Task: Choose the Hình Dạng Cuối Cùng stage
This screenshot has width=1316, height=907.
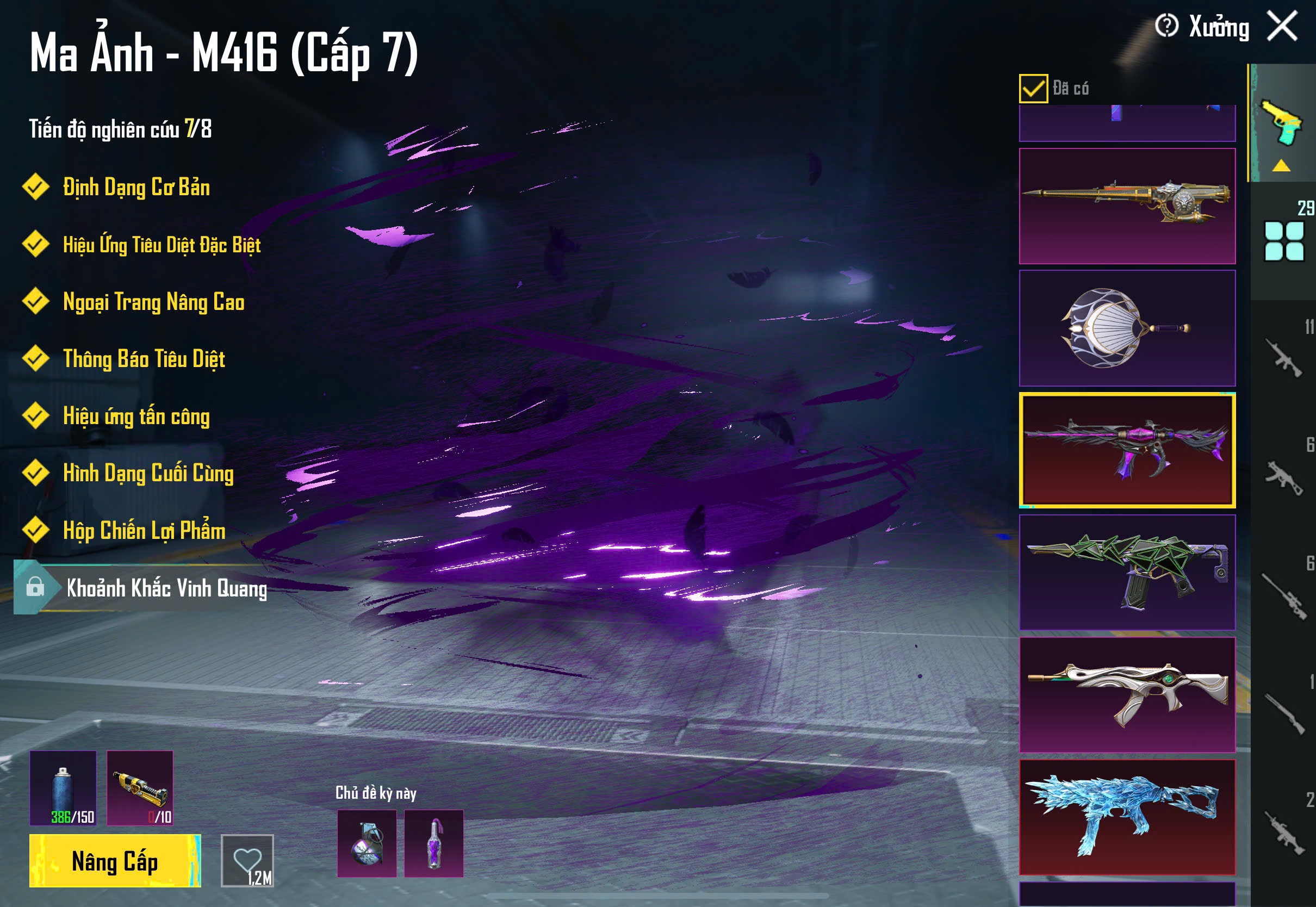Action: tap(148, 473)
